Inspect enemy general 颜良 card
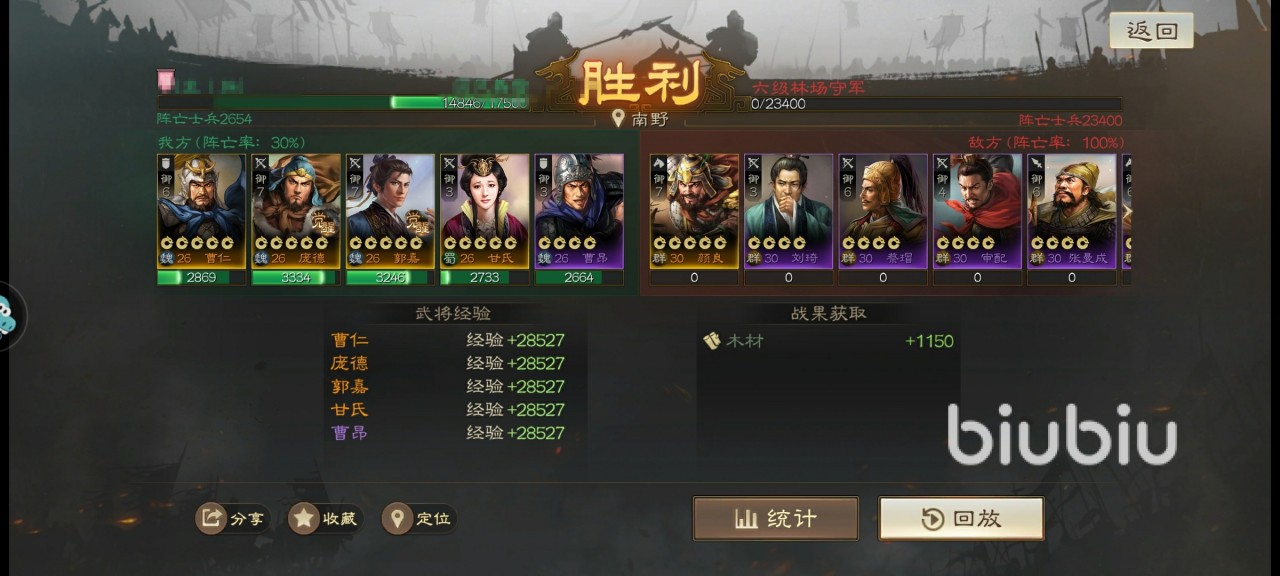1280x576 pixels. (694, 211)
